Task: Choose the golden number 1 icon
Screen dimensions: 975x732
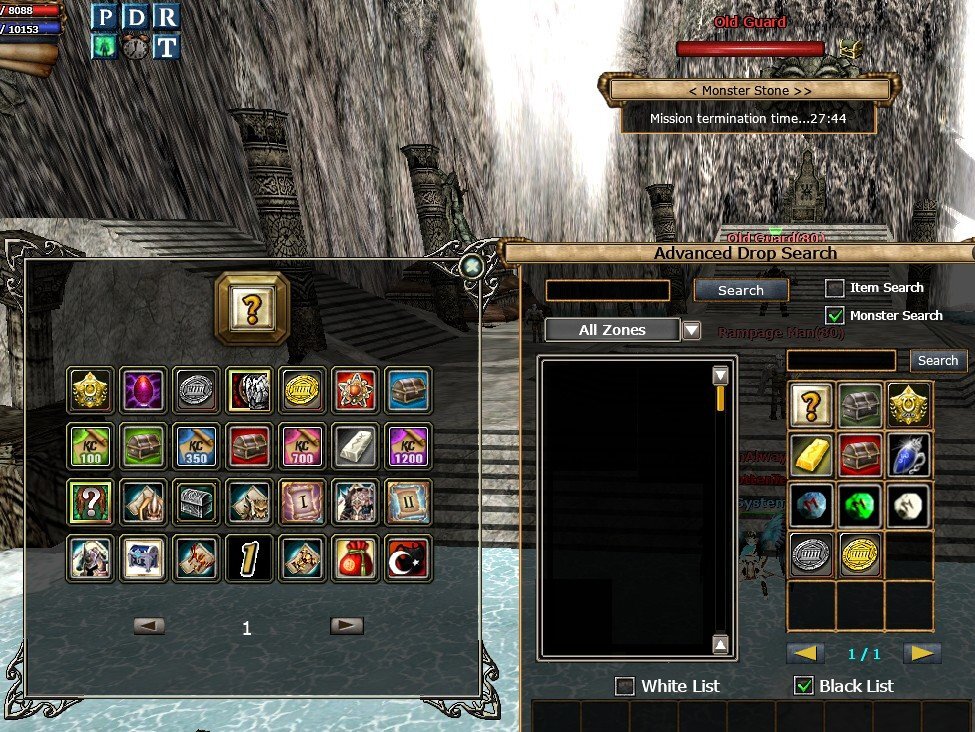Action: click(249, 559)
